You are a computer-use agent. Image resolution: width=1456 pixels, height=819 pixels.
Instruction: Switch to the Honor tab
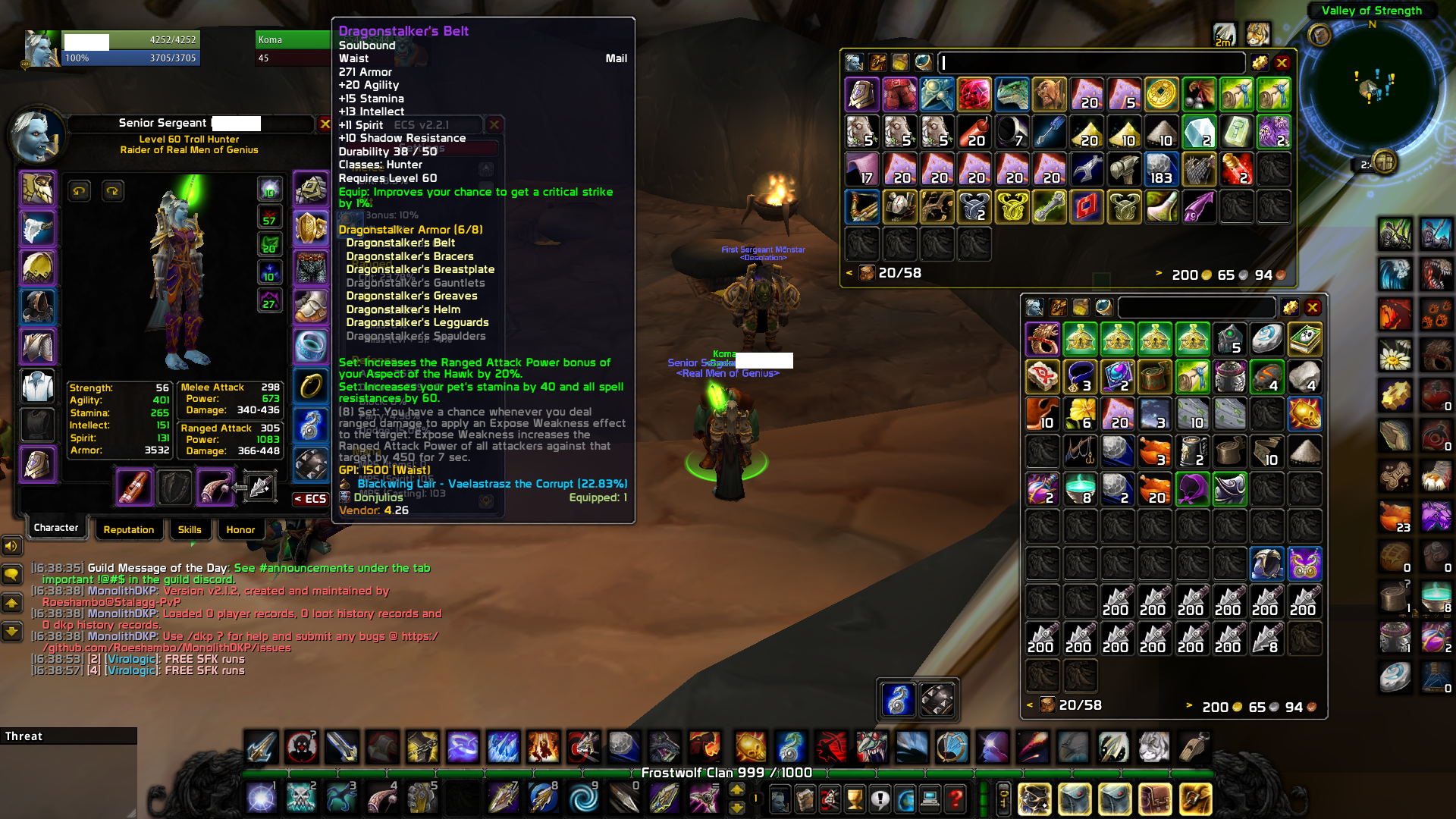coord(240,529)
